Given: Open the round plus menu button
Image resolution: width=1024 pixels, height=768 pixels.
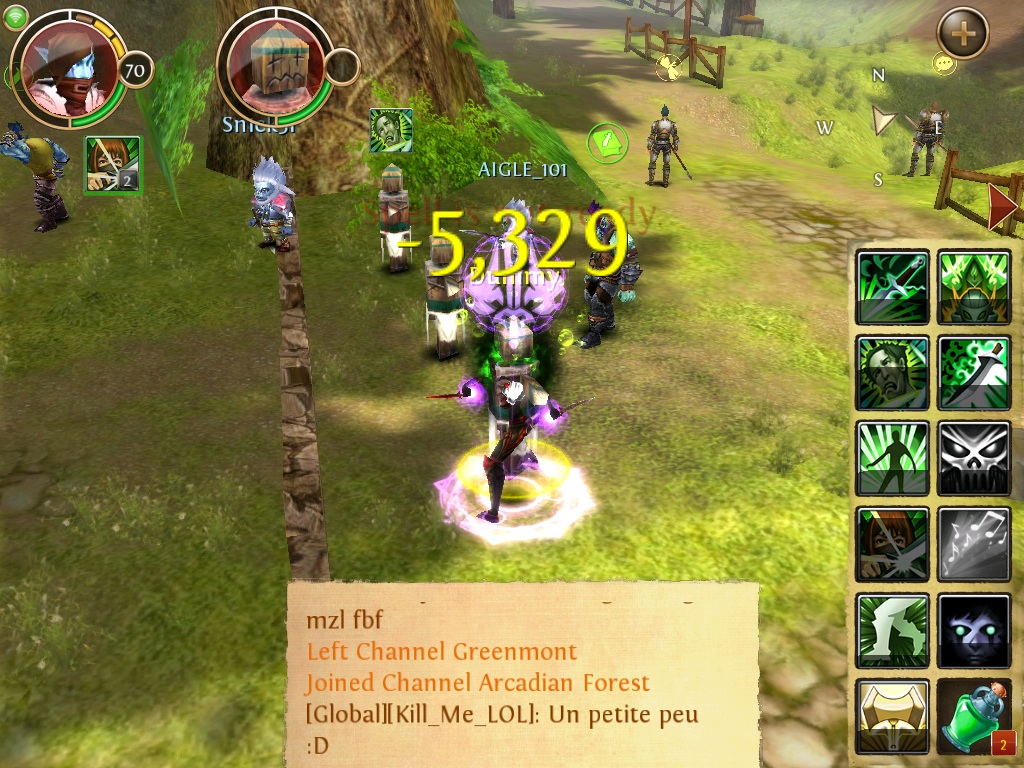Looking at the screenshot, I should coord(962,33).
